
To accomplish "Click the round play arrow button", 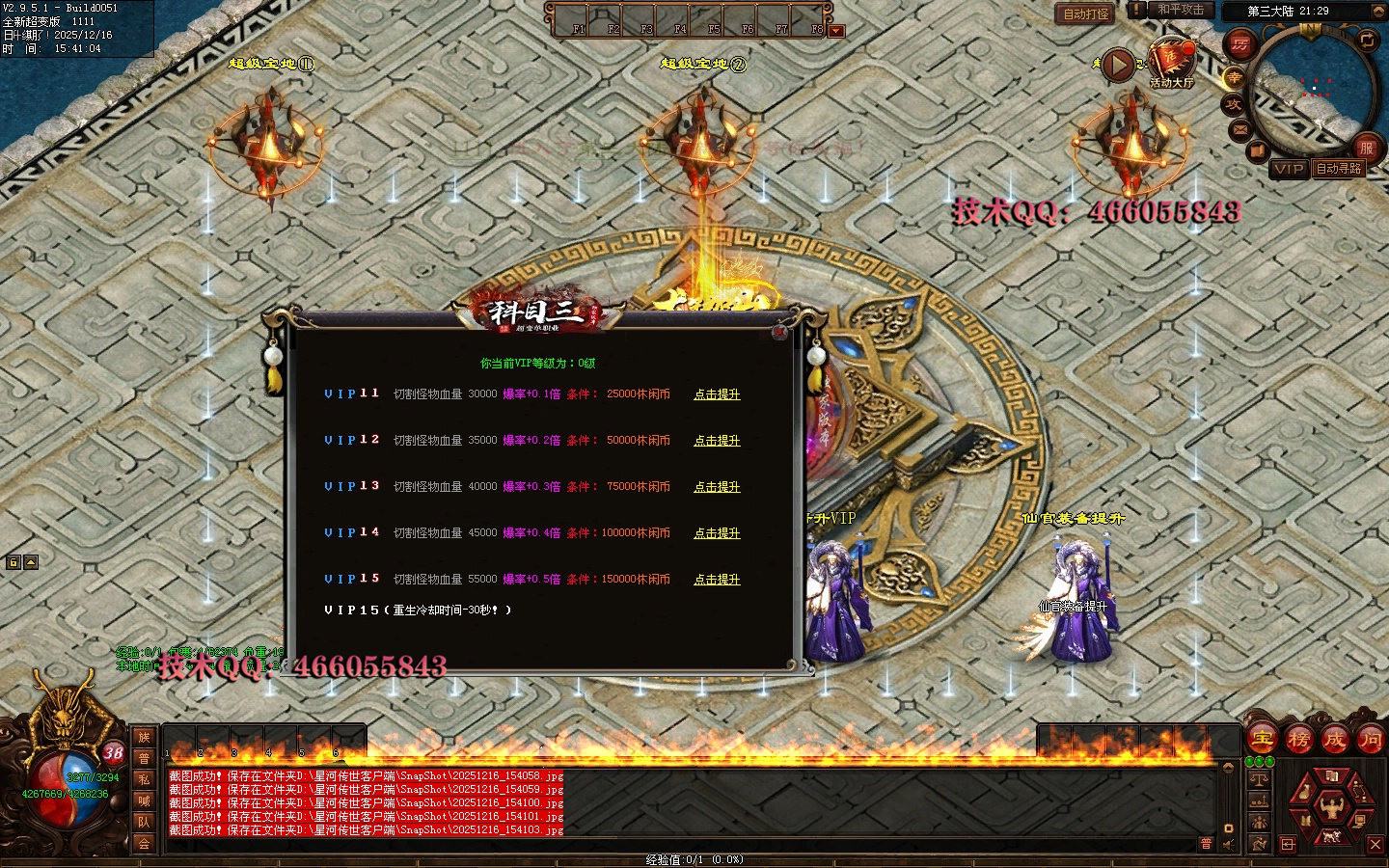I will (1118, 66).
